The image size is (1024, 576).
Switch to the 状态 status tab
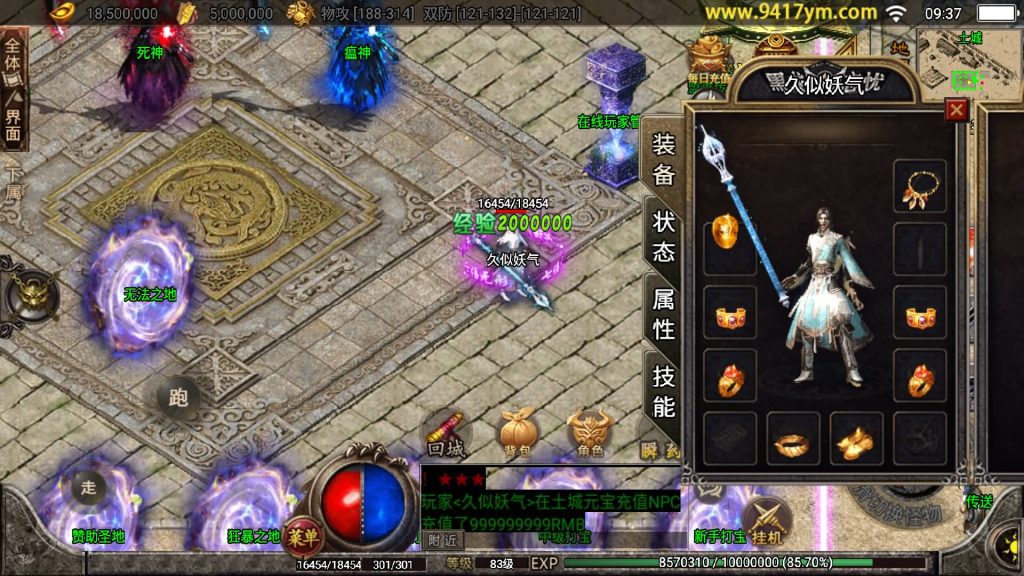pos(664,236)
